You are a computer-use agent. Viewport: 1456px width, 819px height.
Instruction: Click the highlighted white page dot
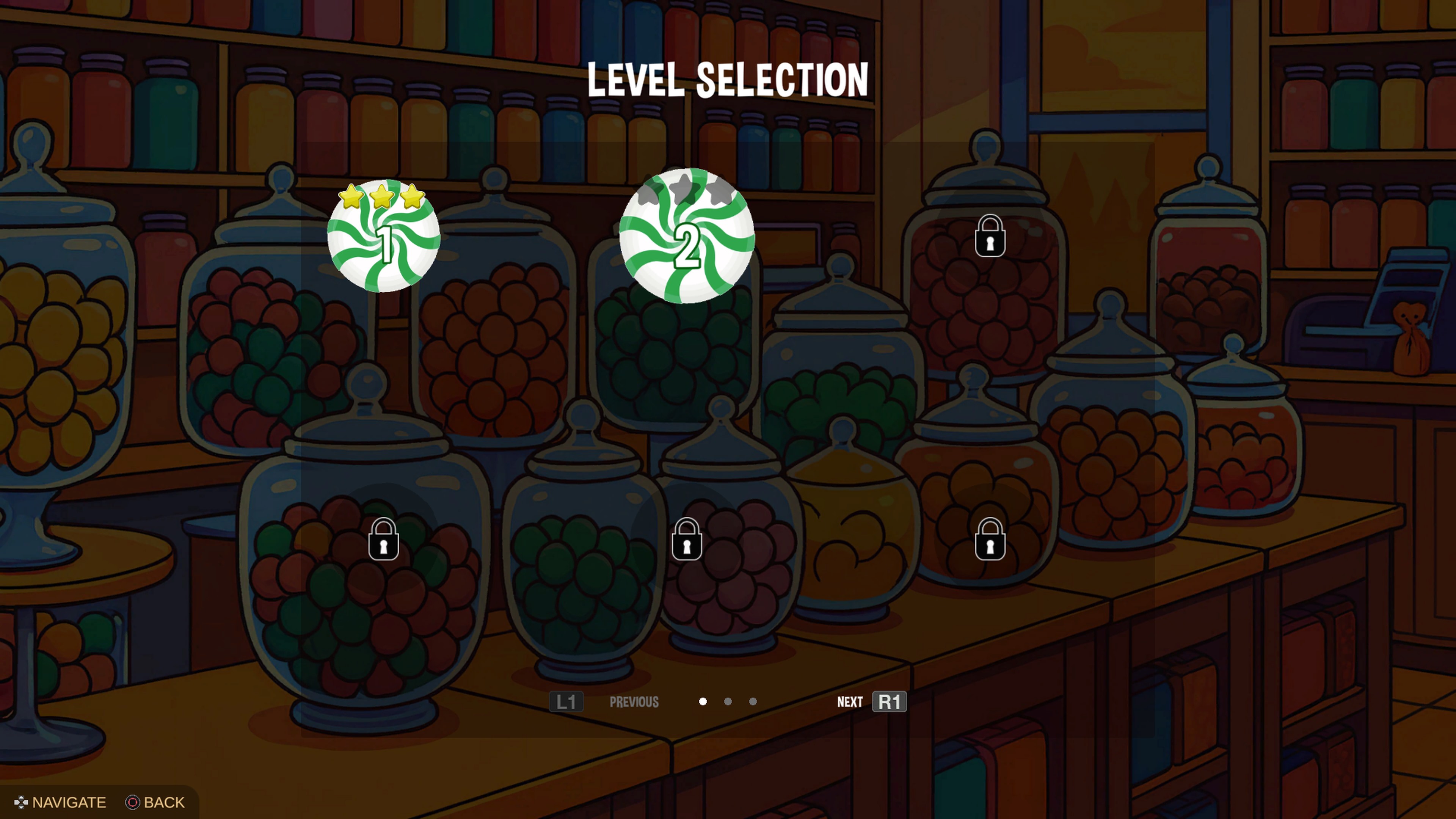(703, 701)
